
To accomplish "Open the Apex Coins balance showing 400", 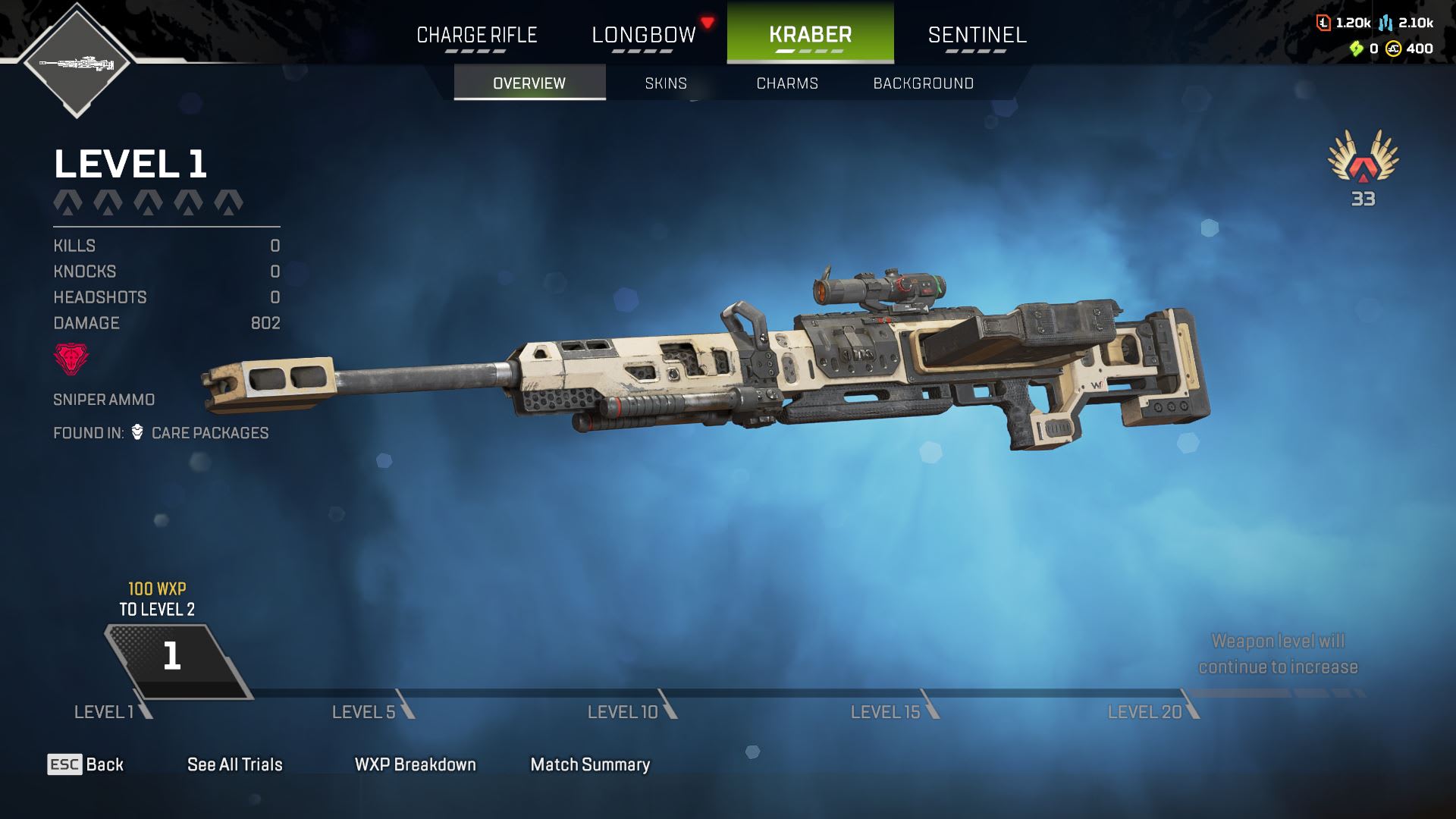I will [1410, 49].
